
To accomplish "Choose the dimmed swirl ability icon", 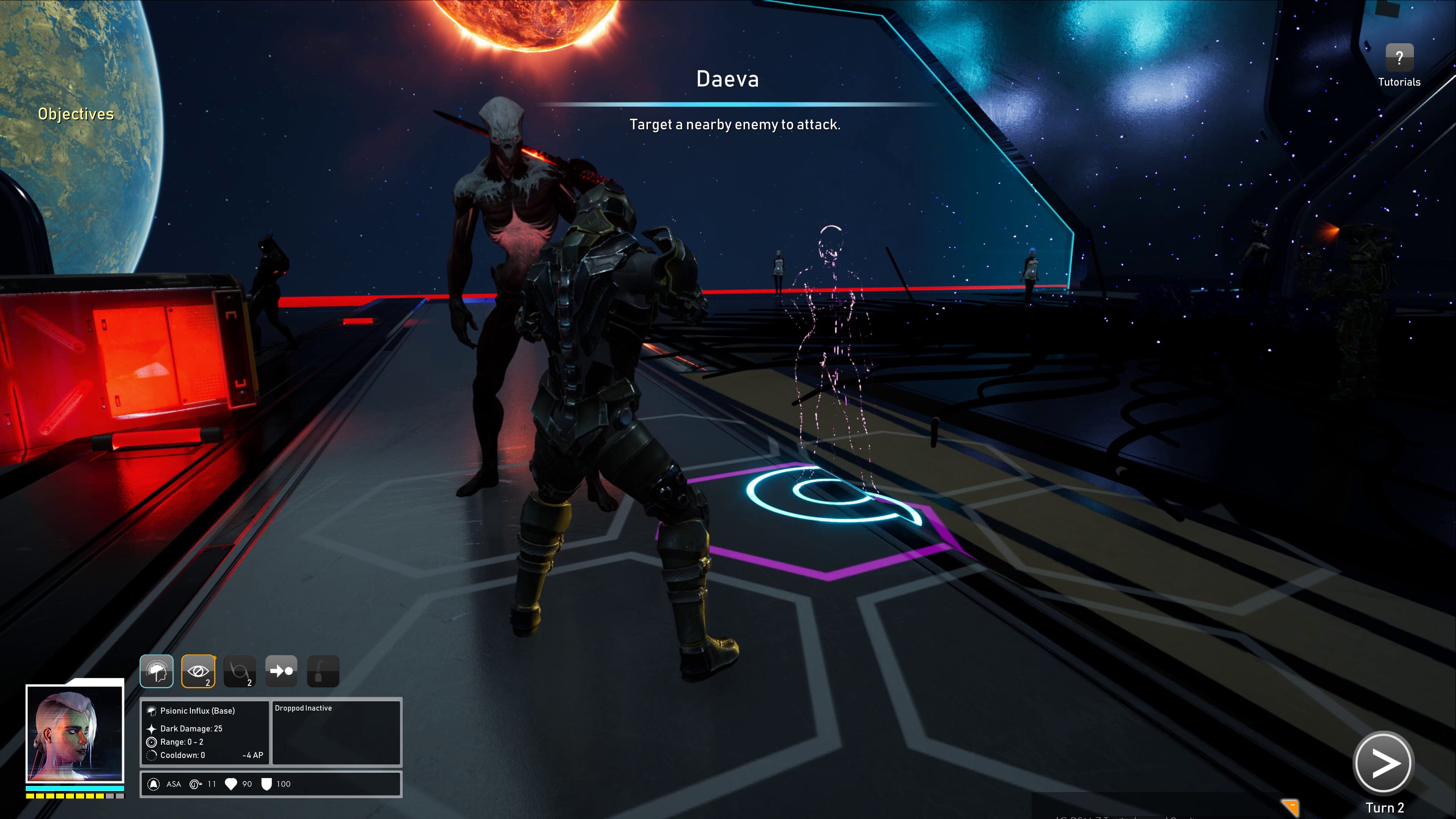I will tap(240, 672).
